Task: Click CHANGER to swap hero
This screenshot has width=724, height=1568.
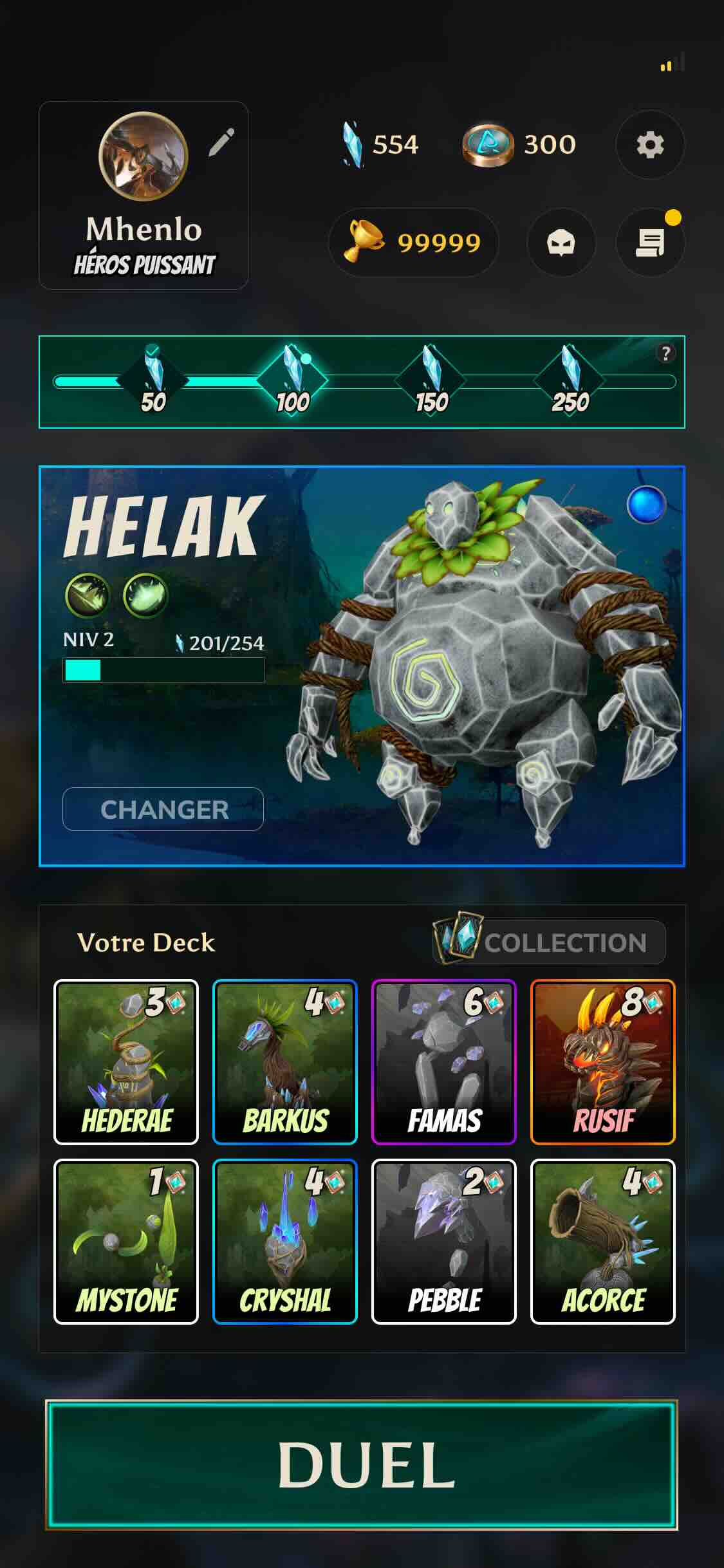Action: point(163,809)
